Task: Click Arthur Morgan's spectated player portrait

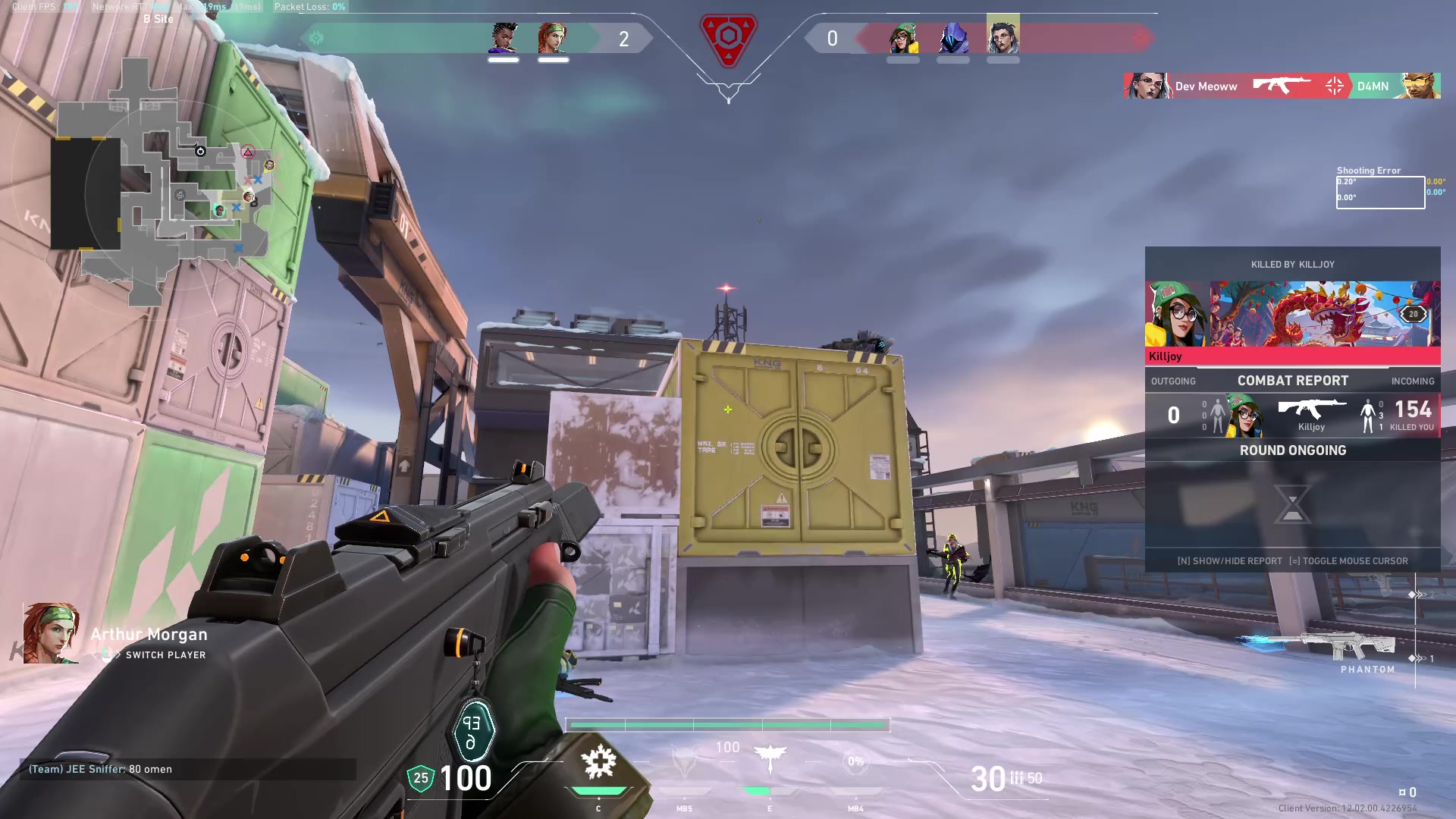Action: [x=51, y=633]
